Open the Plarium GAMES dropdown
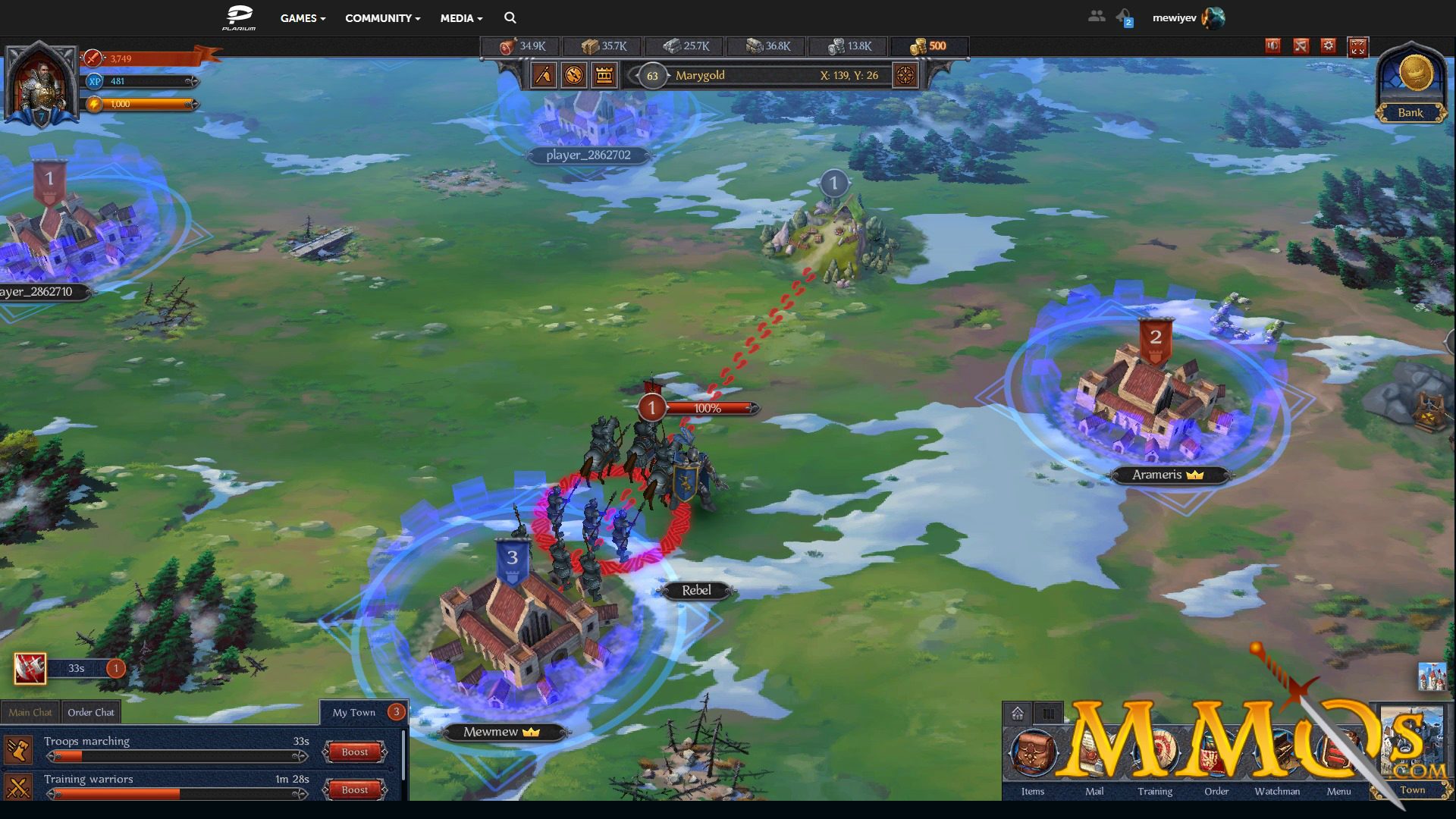Screen dimensions: 1456x819 (x=303, y=18)
